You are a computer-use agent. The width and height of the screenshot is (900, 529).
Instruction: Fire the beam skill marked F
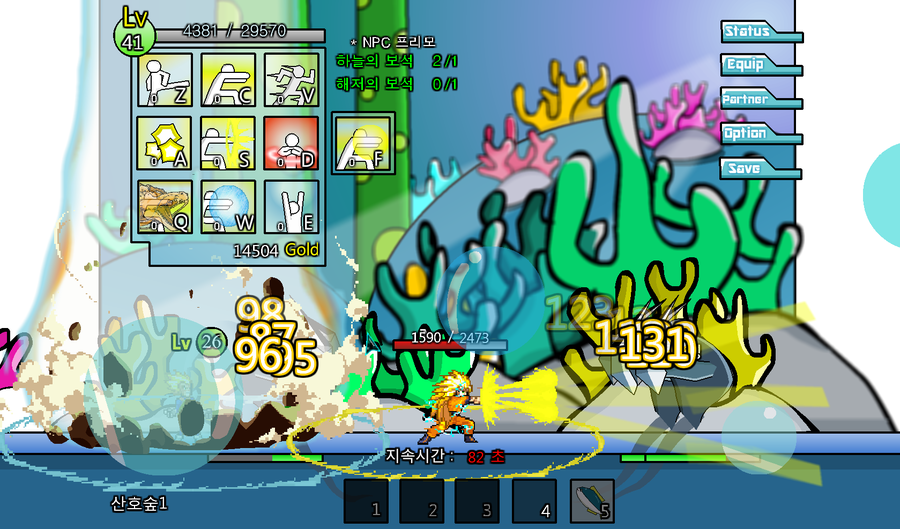[361, 144]
